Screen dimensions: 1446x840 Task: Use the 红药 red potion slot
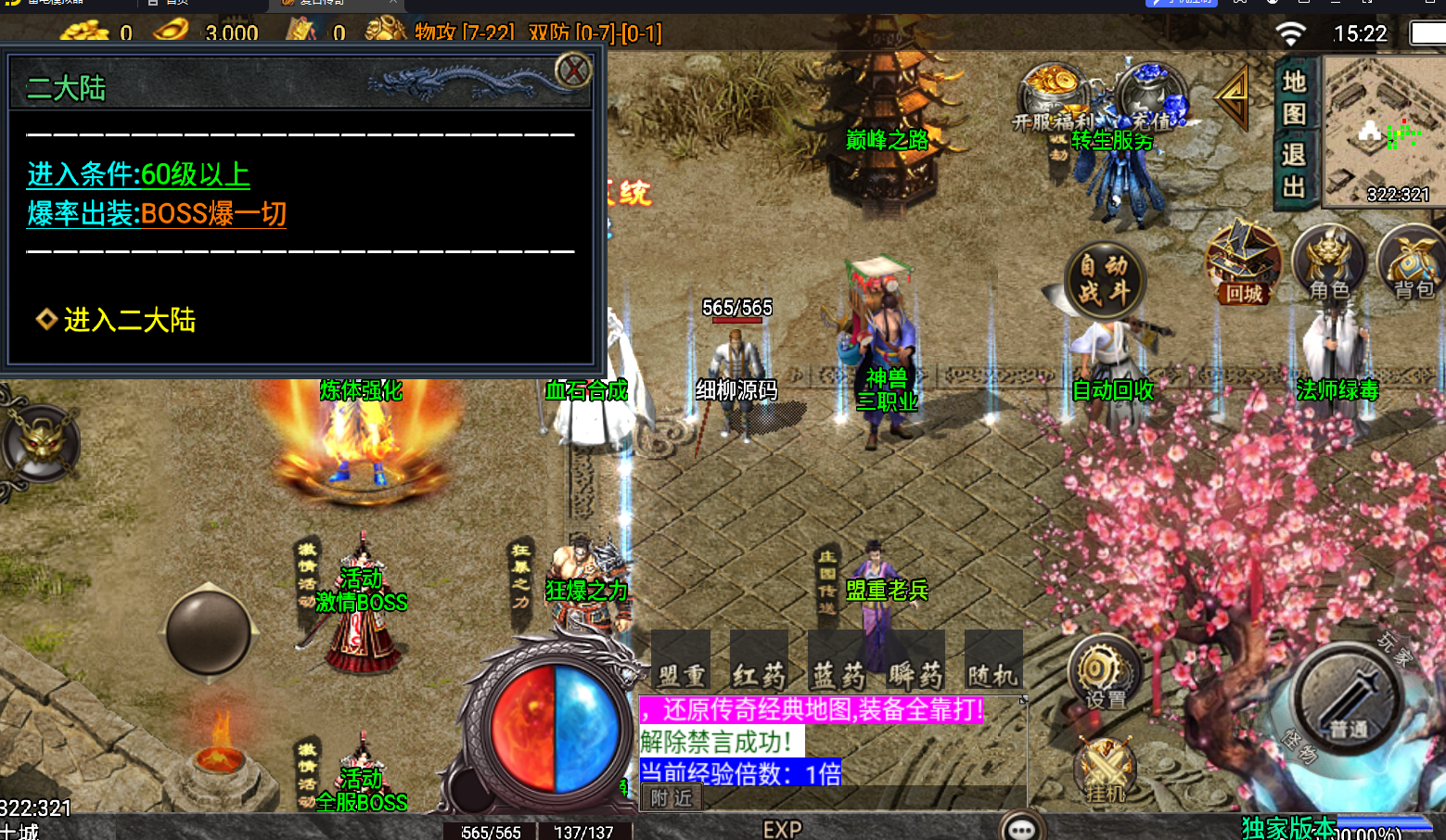coord(759,661)
